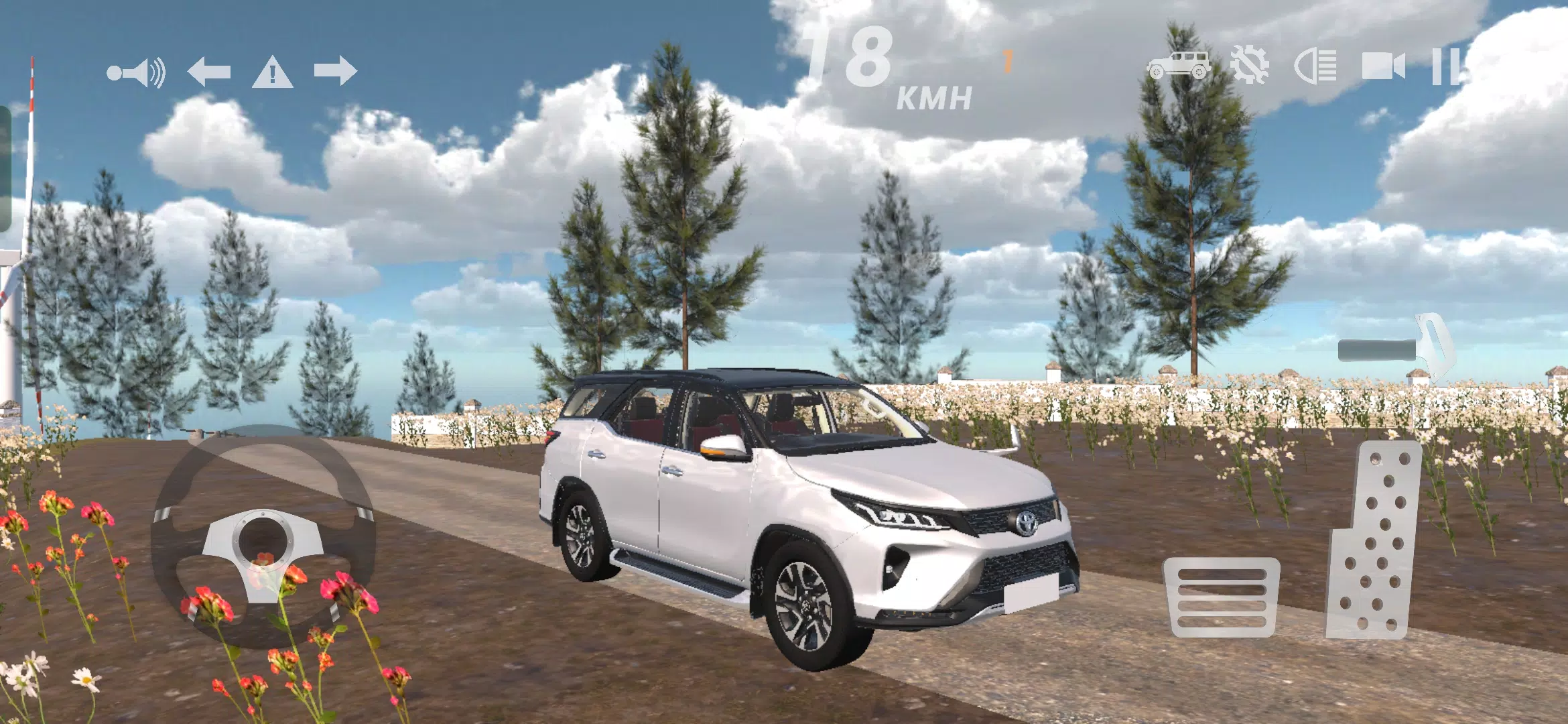Sound the horn icon

(x=137, y=72)
